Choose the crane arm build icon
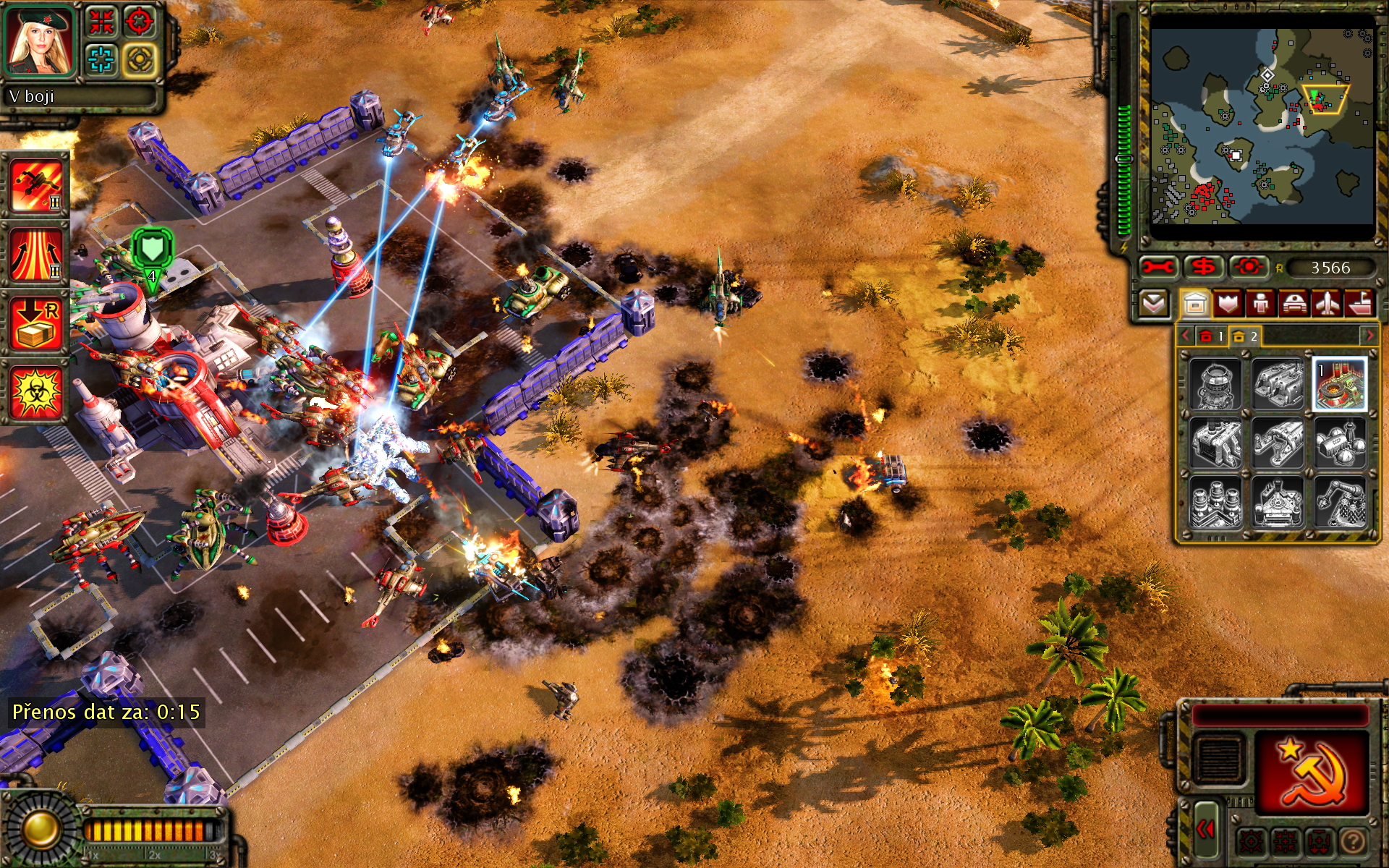1389x868 pixels. pos(1341,502)
